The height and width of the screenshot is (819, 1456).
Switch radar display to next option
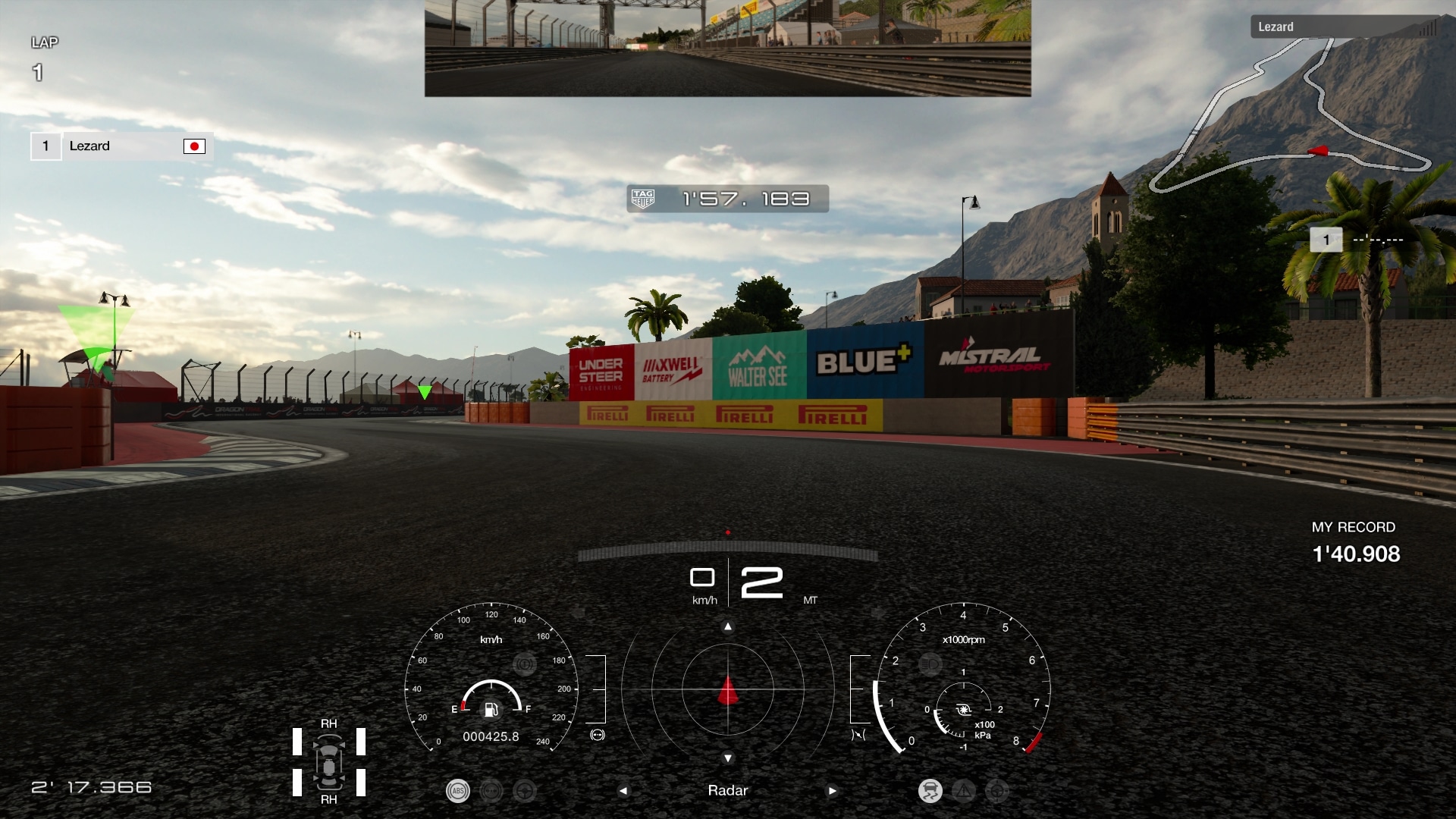pyautogui.click(x=832, y=790)
